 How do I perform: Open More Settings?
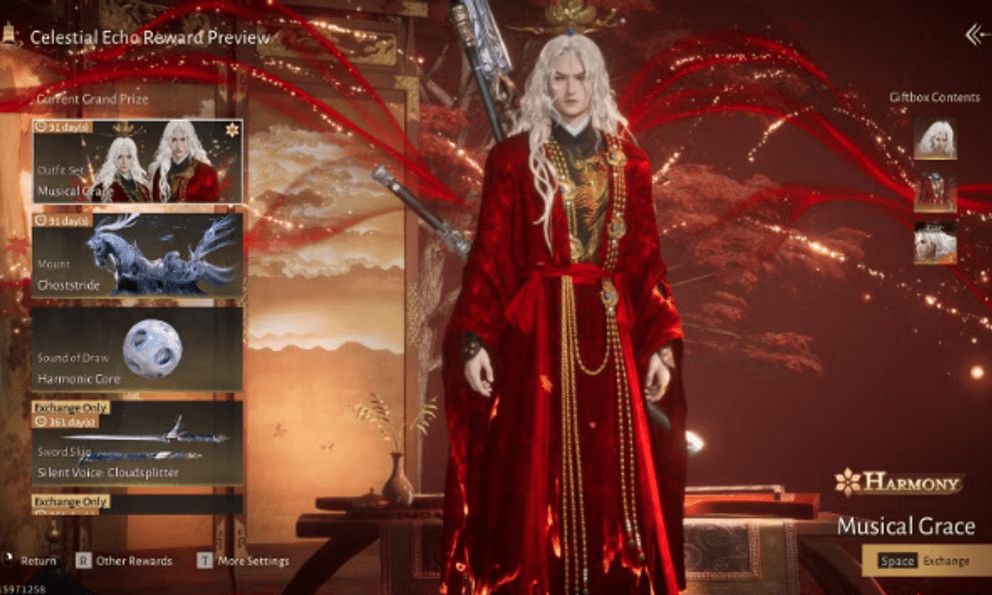tap(243, 561)
